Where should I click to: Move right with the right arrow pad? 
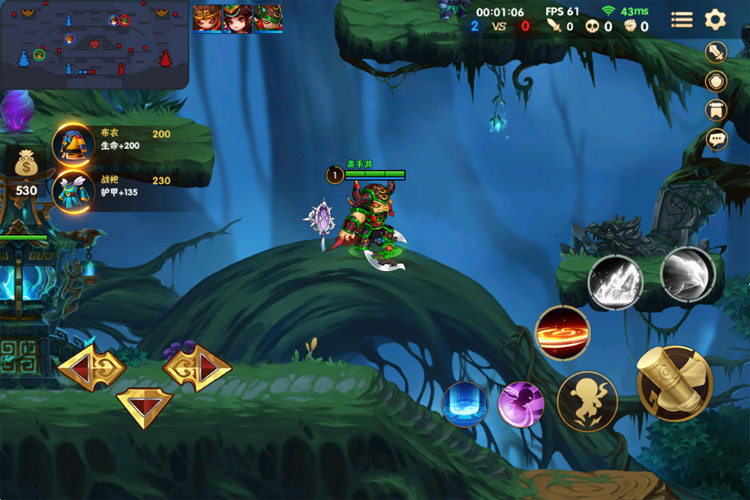click(x=198, y=369)
